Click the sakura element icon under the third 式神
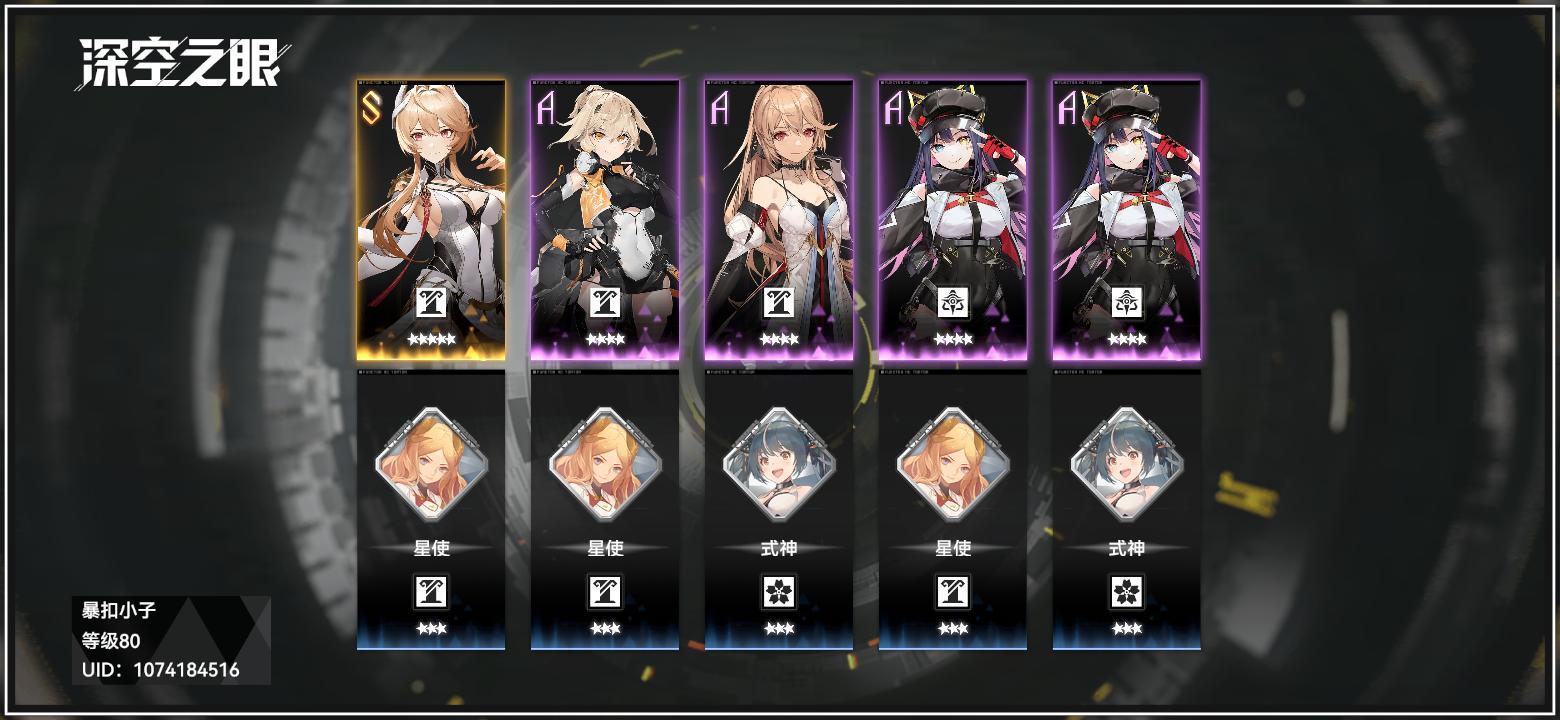This screenshot has width=1560, height=720. 781,590
